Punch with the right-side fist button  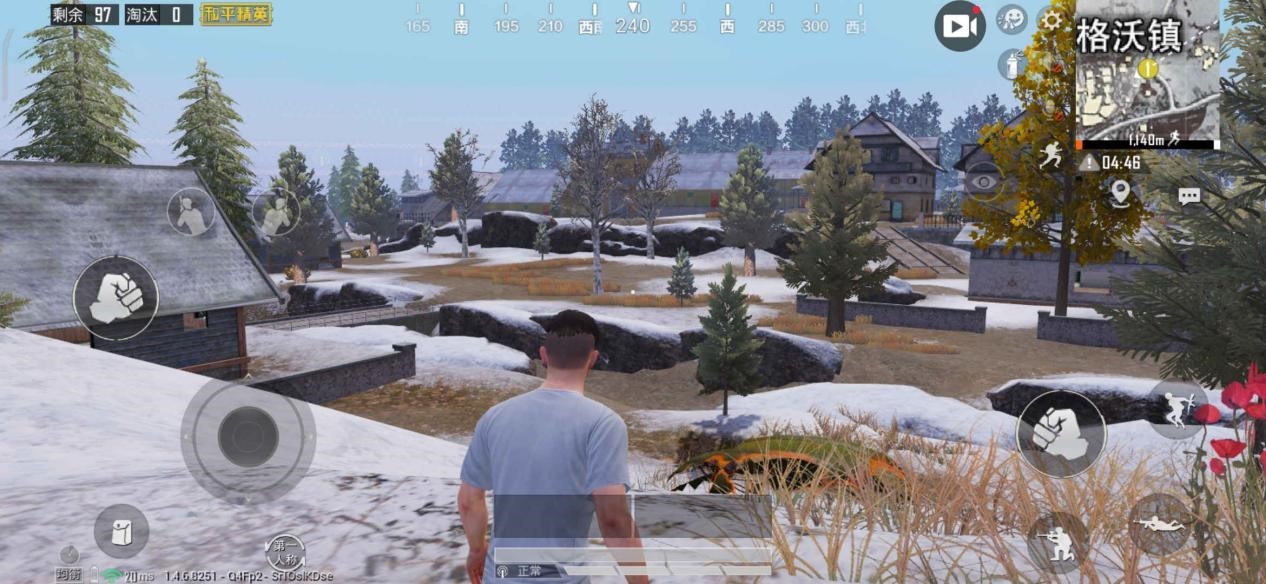(x=1060, y=434)
